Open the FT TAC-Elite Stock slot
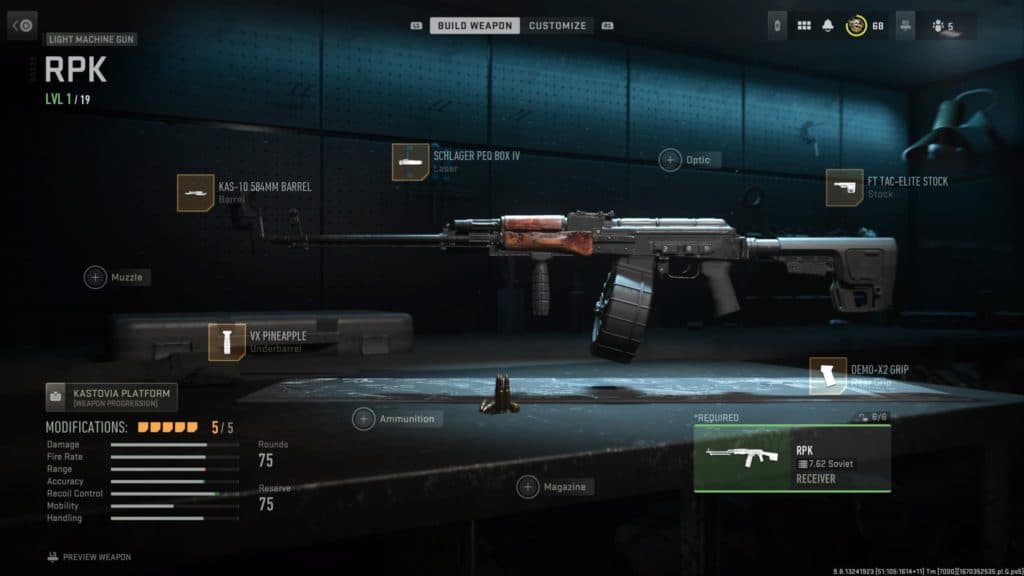This screenshot has width=1024, height=576. point(844,187)
